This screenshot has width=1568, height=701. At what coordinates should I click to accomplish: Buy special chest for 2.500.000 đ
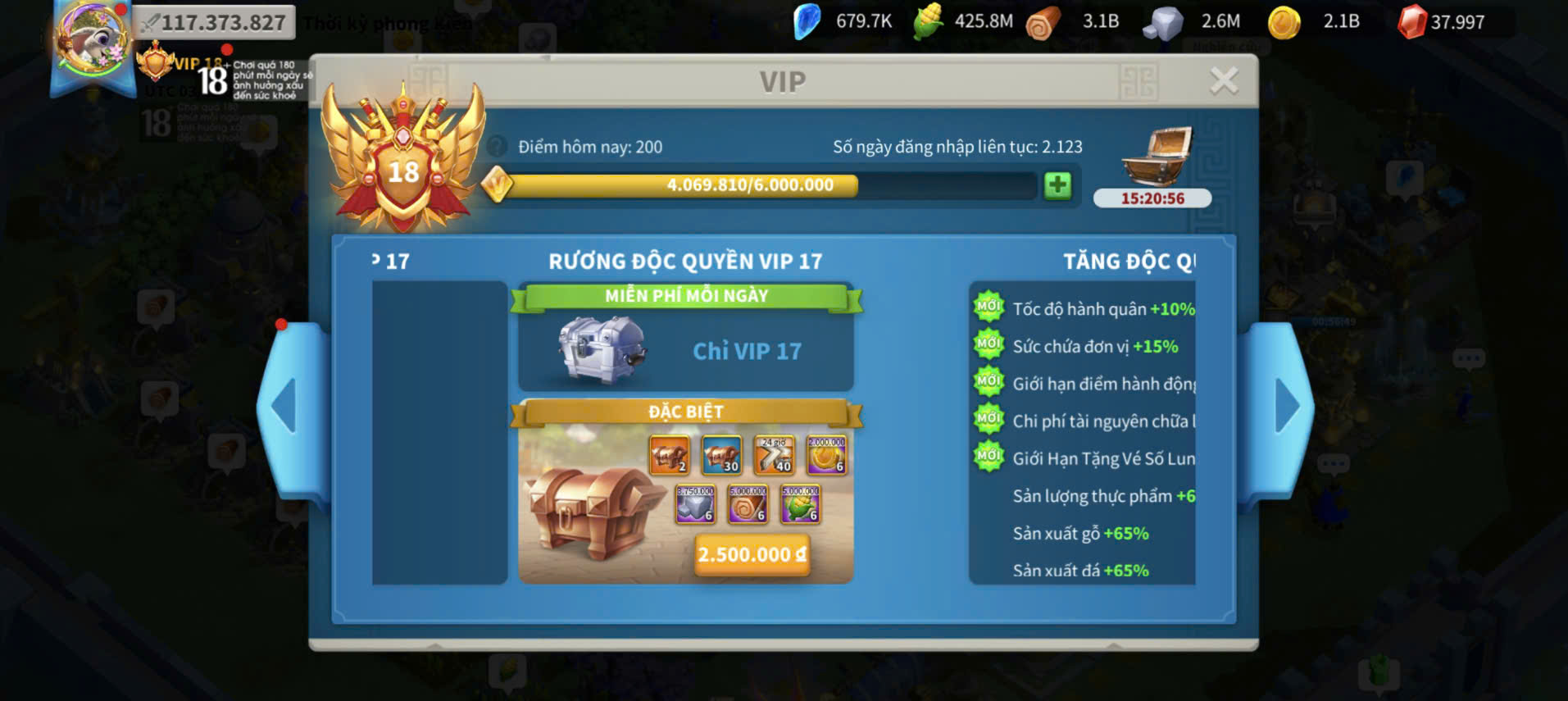pos(752,554)
